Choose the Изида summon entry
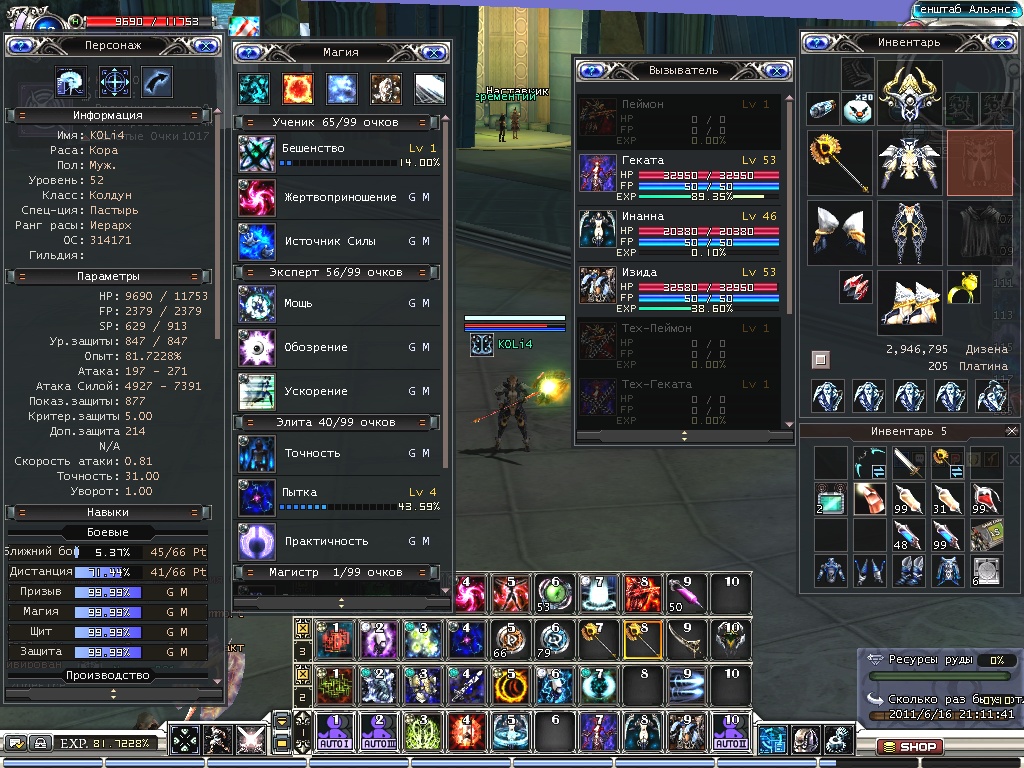 coord(679,286)
